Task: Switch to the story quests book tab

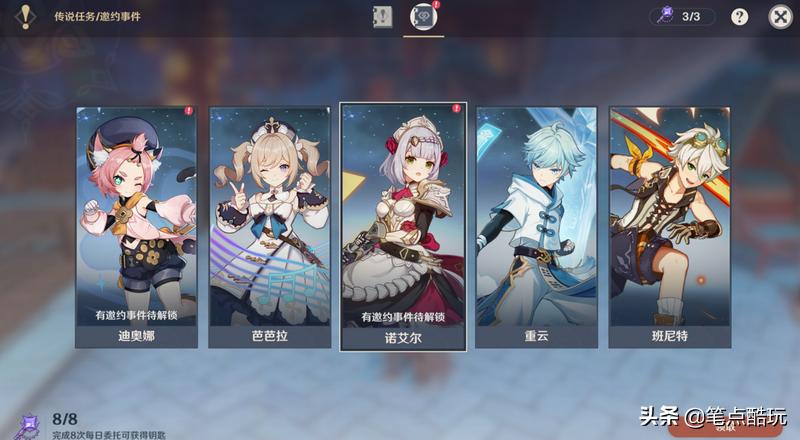Action: [383, 16]
